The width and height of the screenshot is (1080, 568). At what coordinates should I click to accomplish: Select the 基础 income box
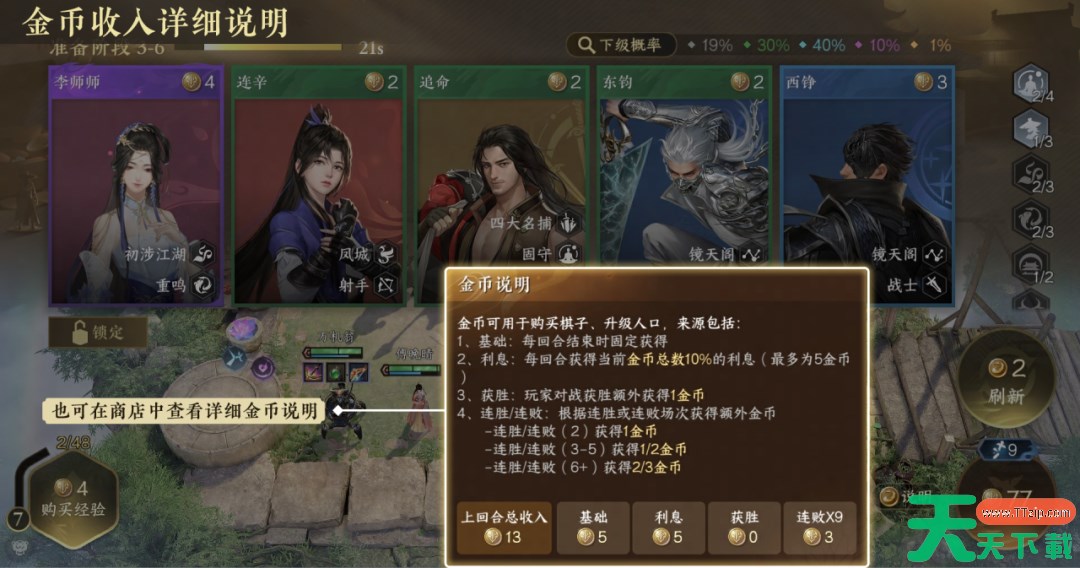[x=593, y=527]
